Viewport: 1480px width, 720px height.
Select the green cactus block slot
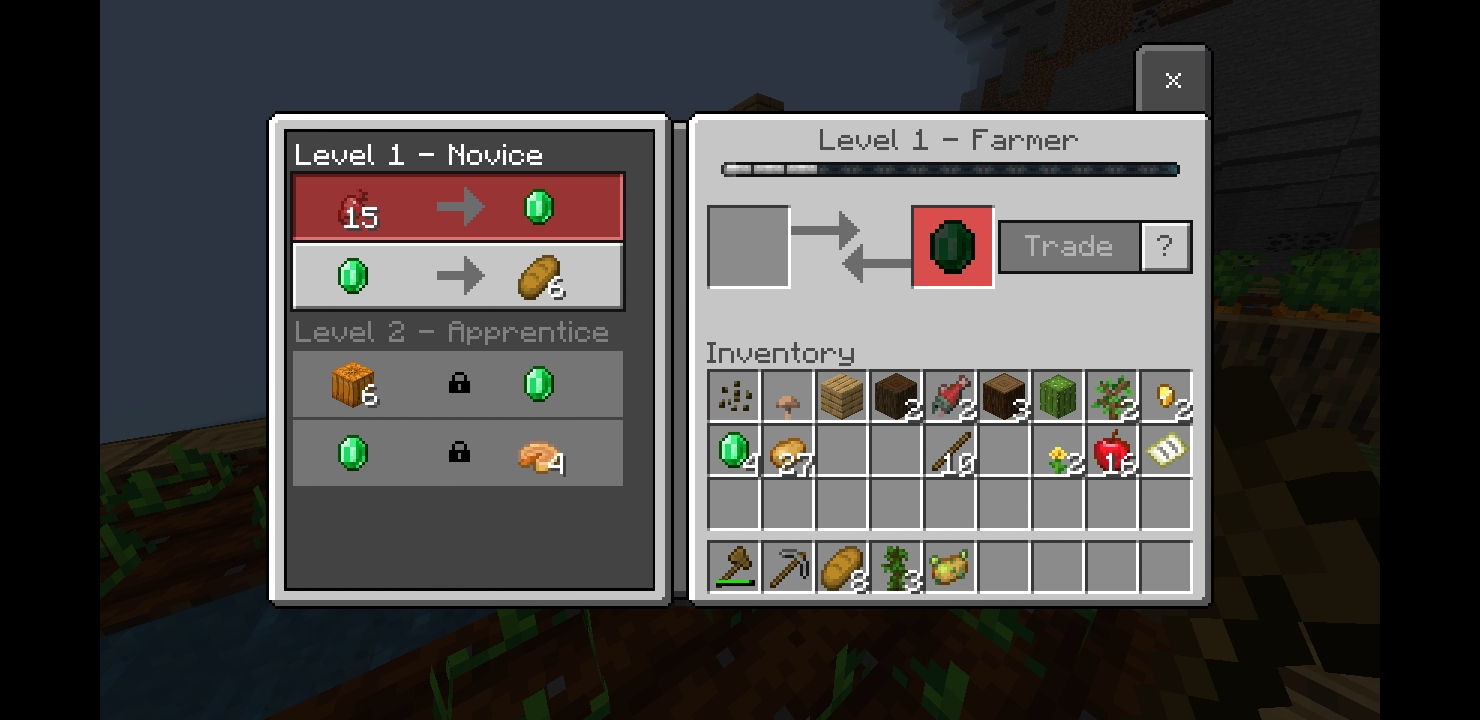pos(1058,396)
